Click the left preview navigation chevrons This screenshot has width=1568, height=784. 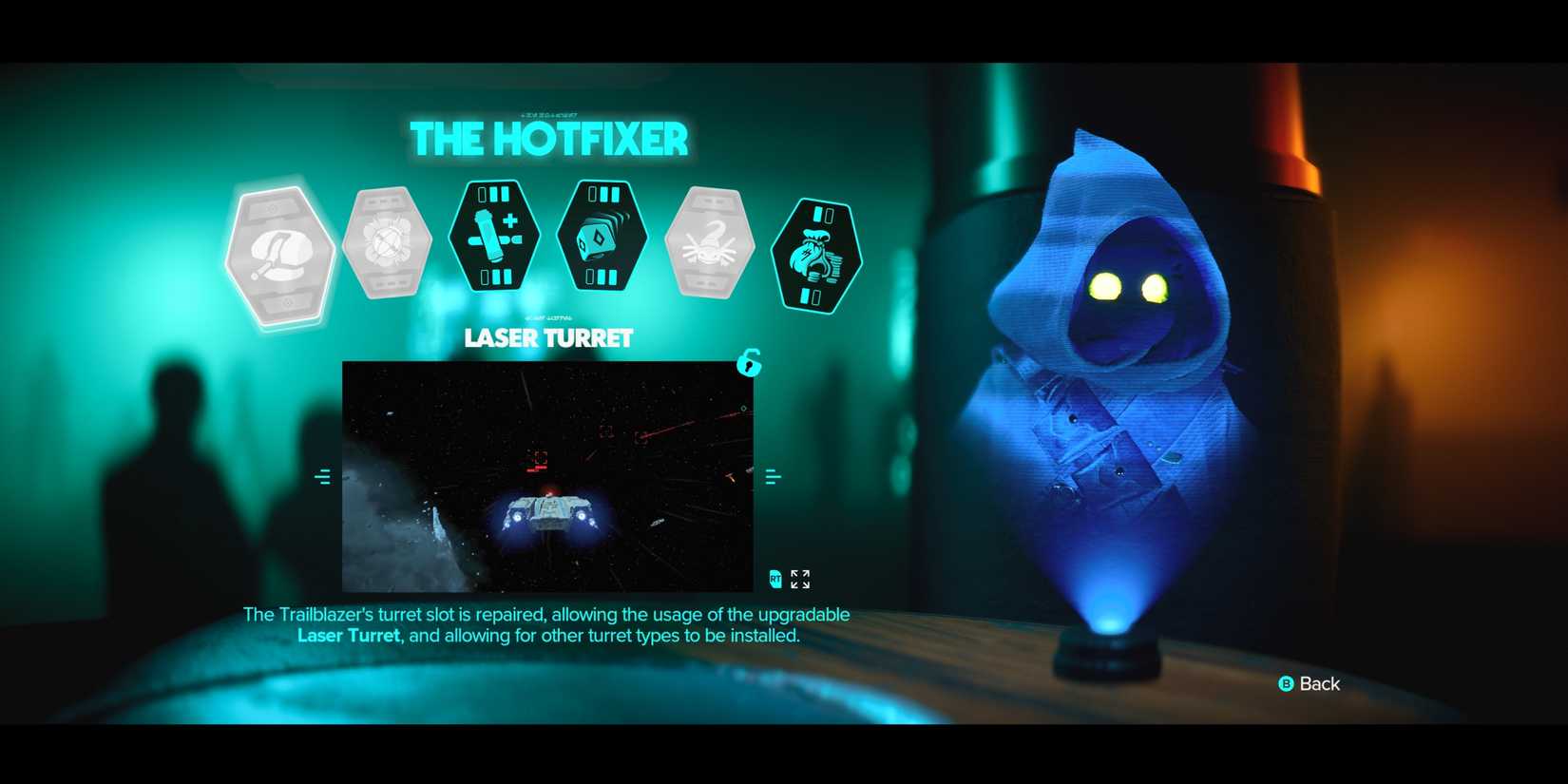[x=323, y=475]
